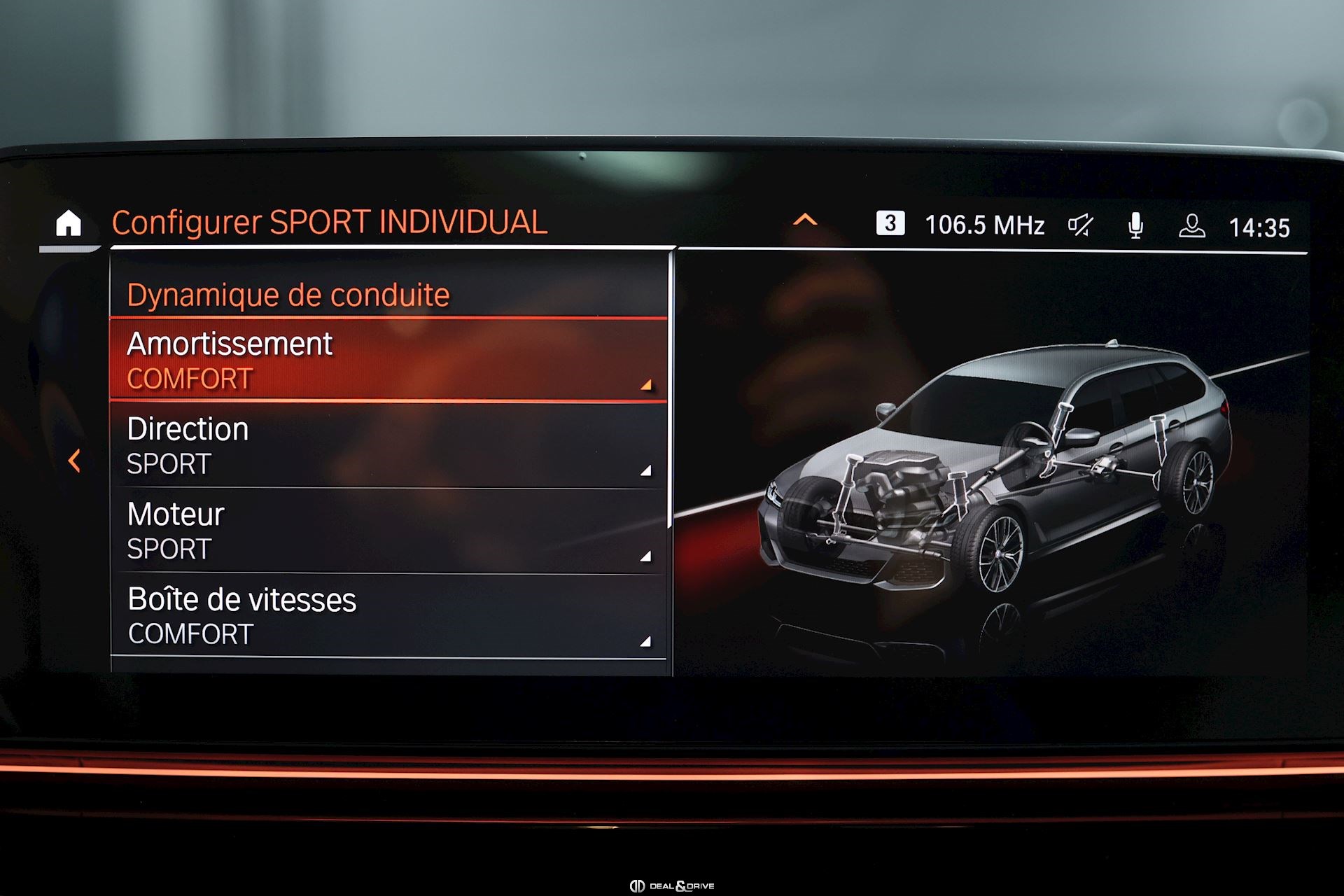The image size is (1344, 896).
Task: Choose the Moteur SPORT entry
Action: tap(388, 531)
